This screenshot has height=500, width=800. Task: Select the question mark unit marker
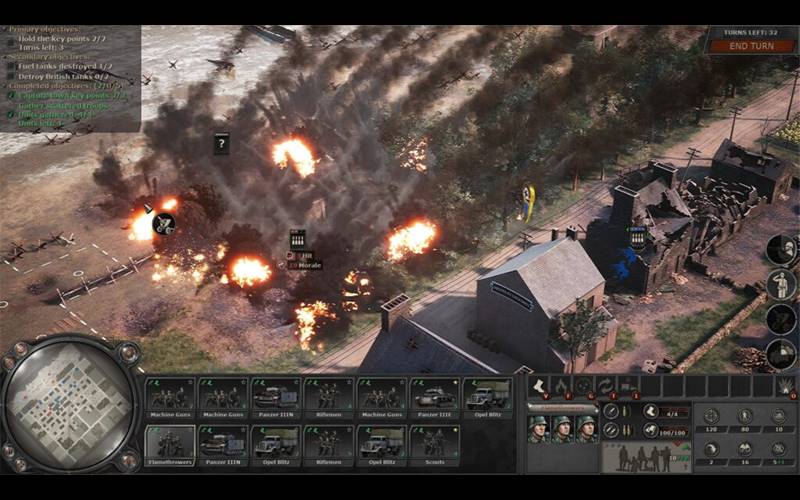(222, 143)
